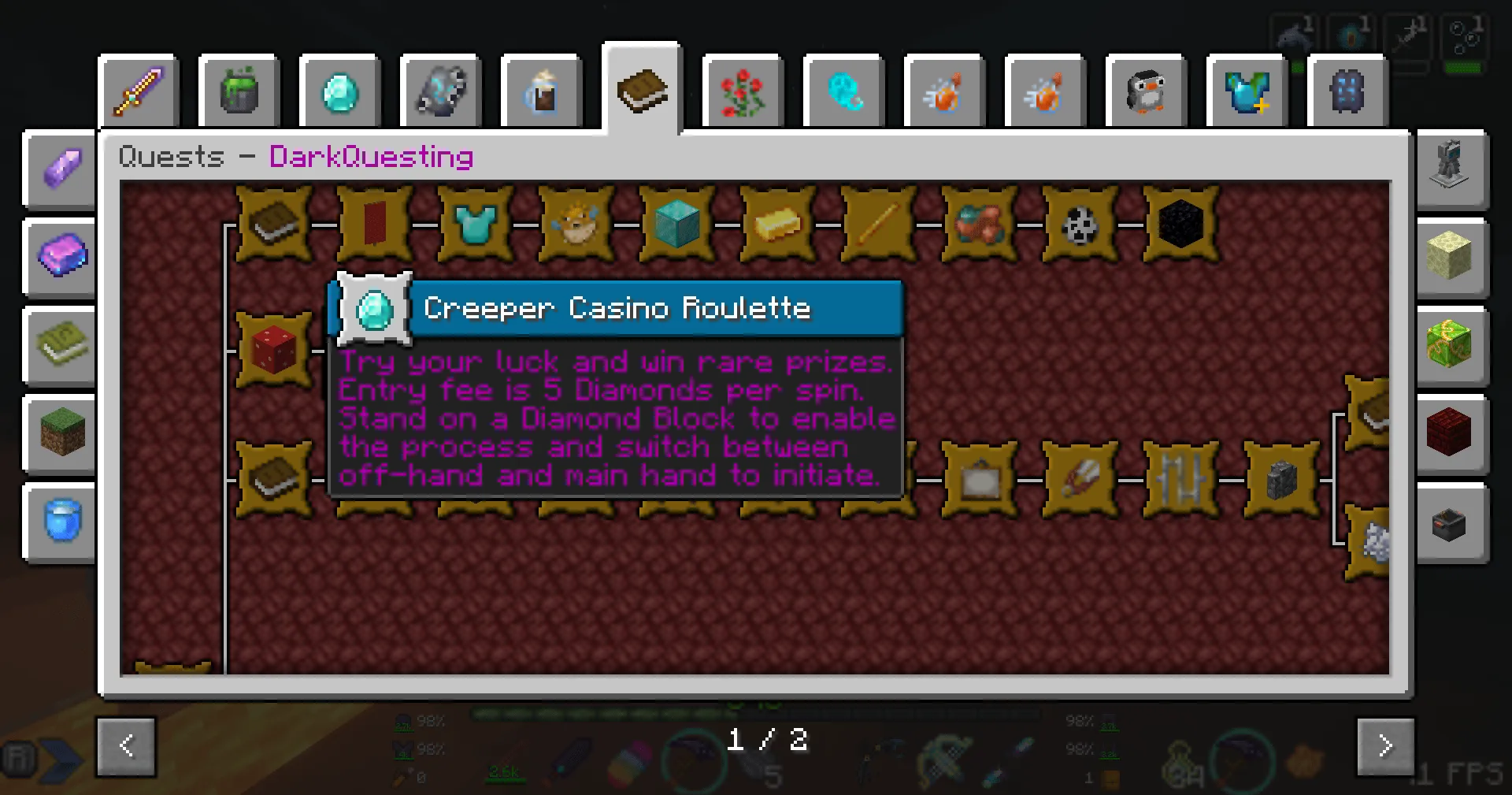Screen dimensions: 1512x795
Task: Select the penguin chapter tab
Action: (x=1147, y=91)
